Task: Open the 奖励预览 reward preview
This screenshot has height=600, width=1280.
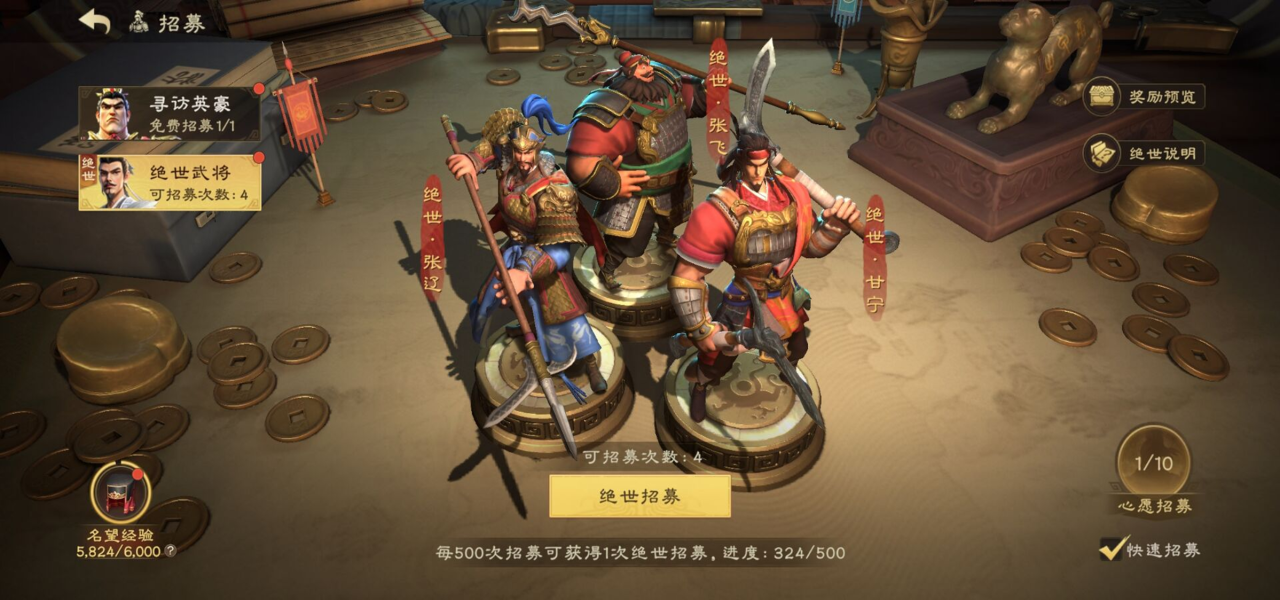Action: 1145,96
